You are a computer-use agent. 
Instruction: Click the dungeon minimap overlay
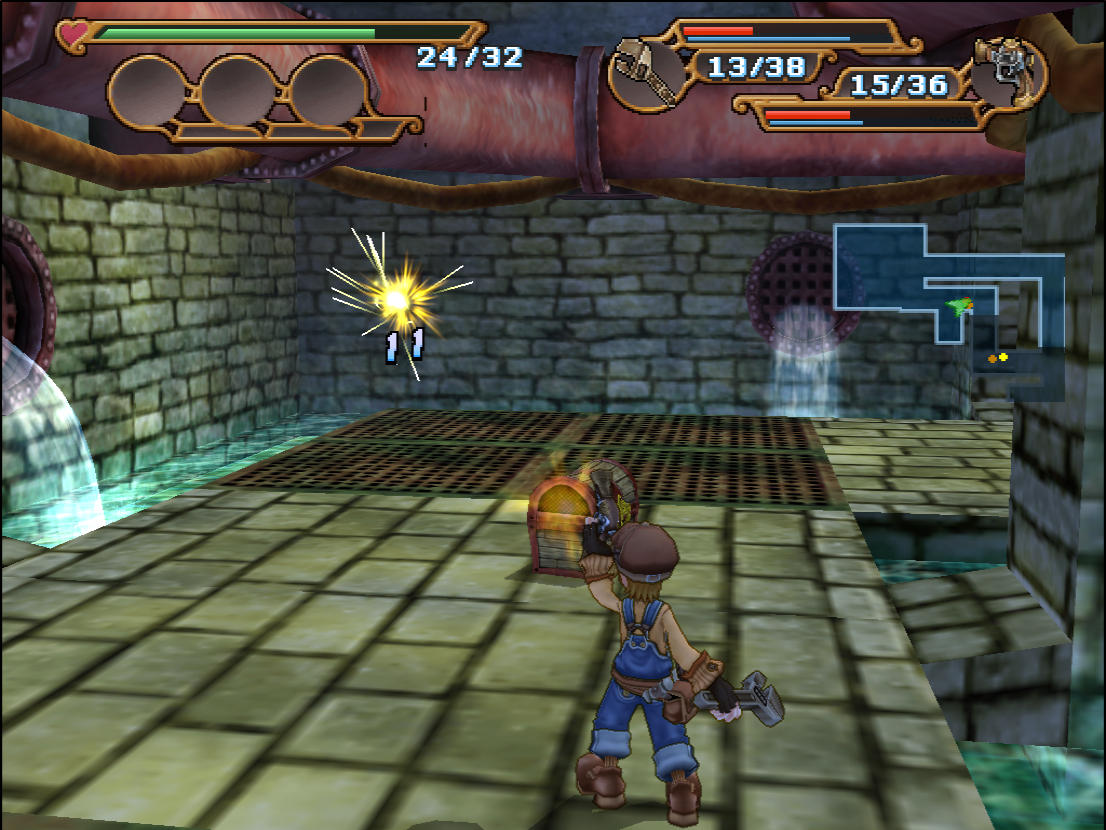948,310
